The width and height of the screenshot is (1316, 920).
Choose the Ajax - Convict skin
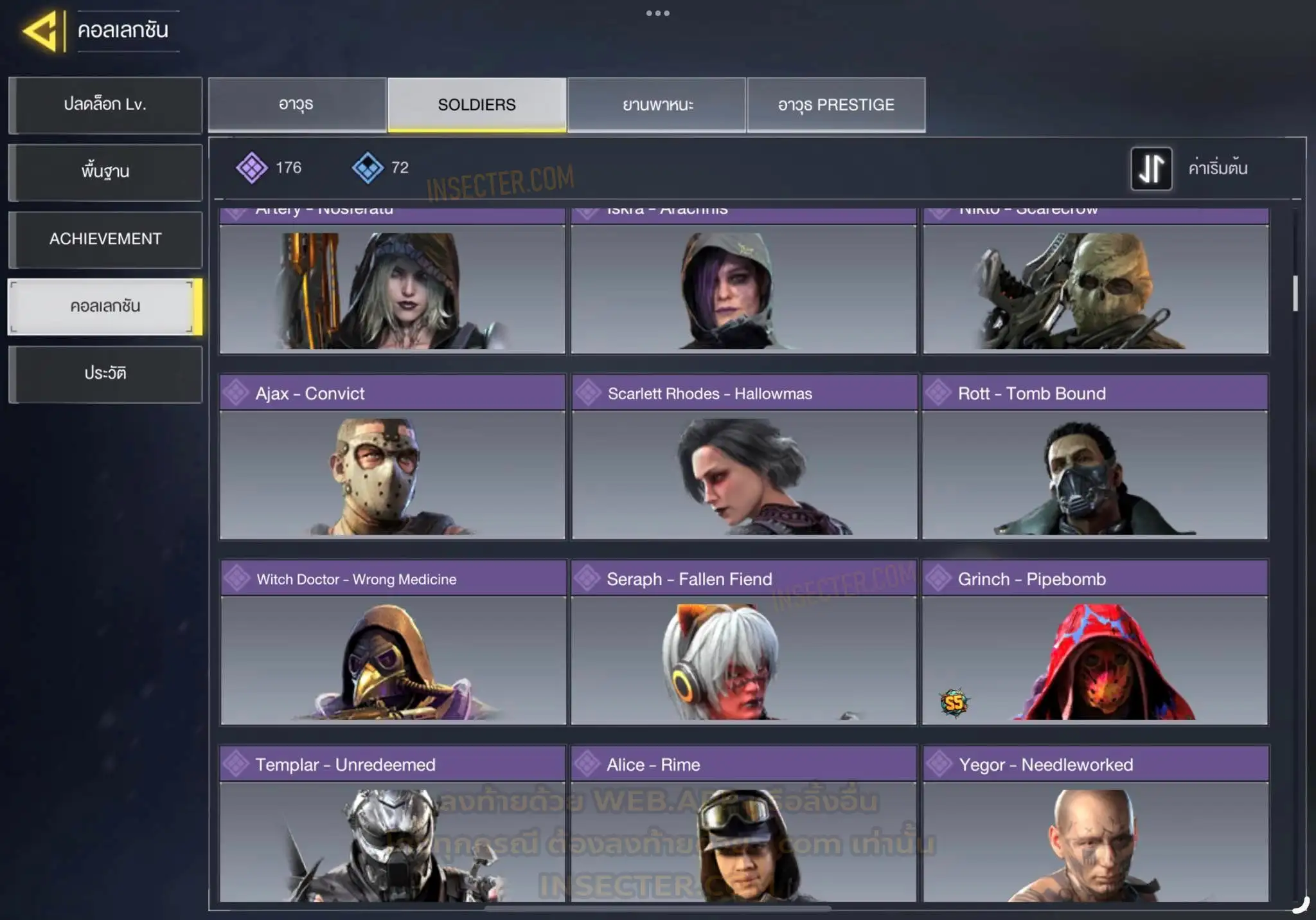392,456
